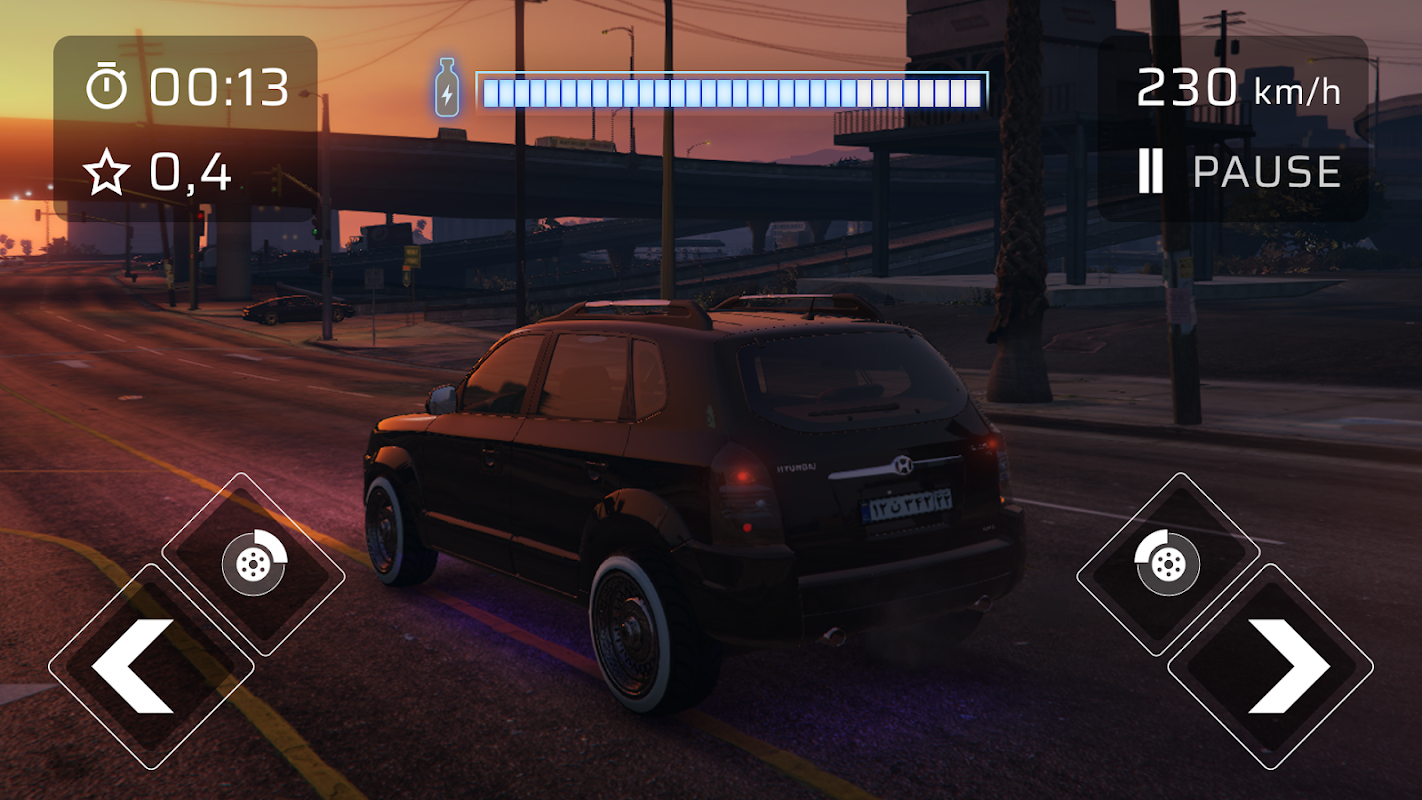This screenshot has height=800, width=1422.
Task: Tap the brake disc button beside the right arrow
Action: [1168, 564]
